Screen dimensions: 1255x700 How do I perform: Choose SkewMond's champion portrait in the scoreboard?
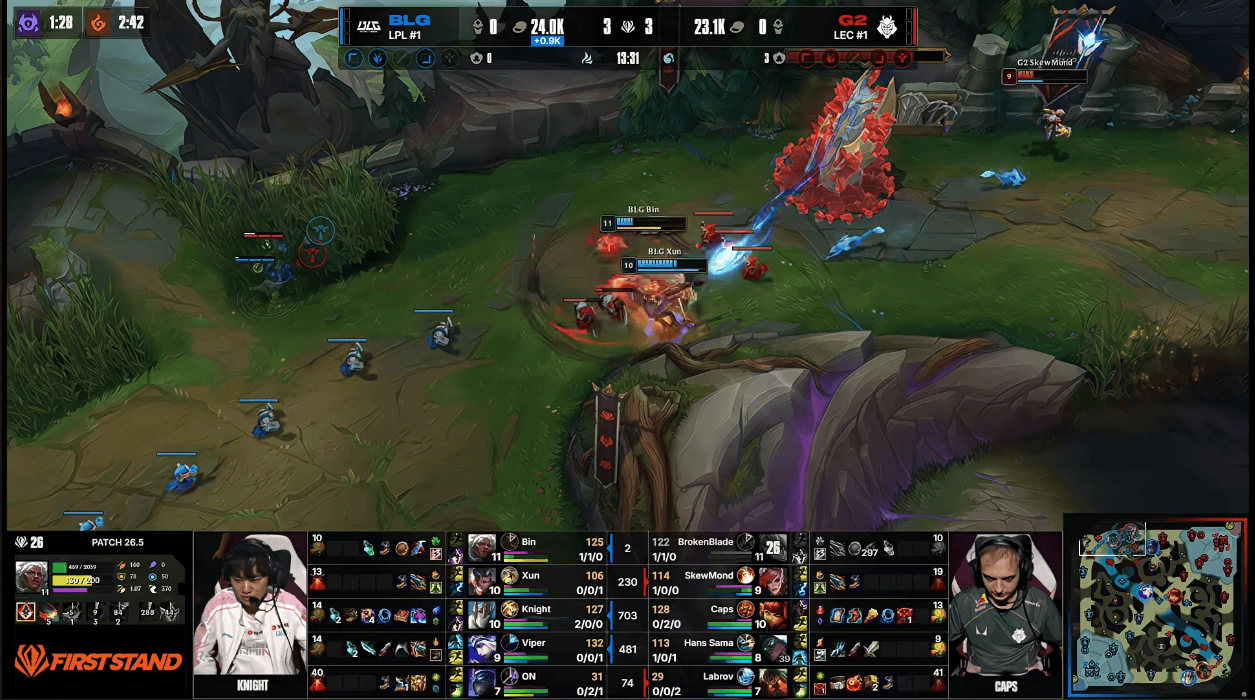773,580
